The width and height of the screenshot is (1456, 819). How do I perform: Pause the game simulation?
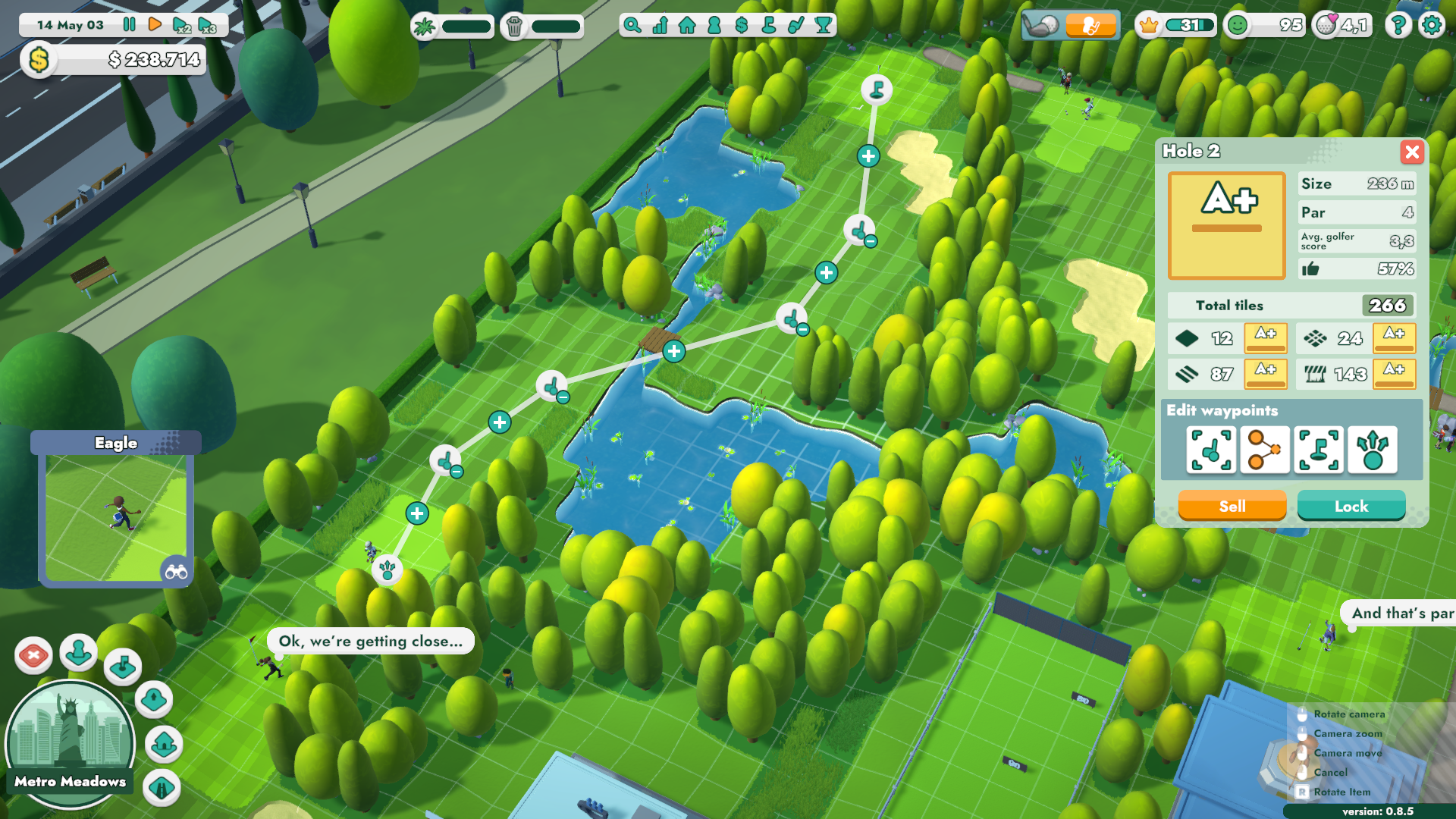(x=130, y=25)
